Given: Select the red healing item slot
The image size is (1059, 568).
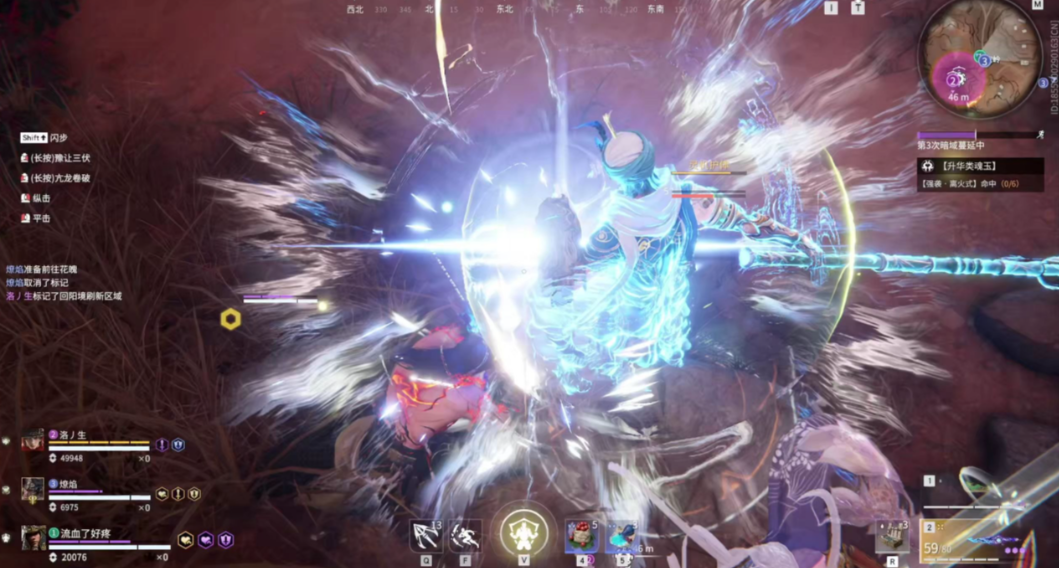Looking at the screenshot, I should (581, 537).
